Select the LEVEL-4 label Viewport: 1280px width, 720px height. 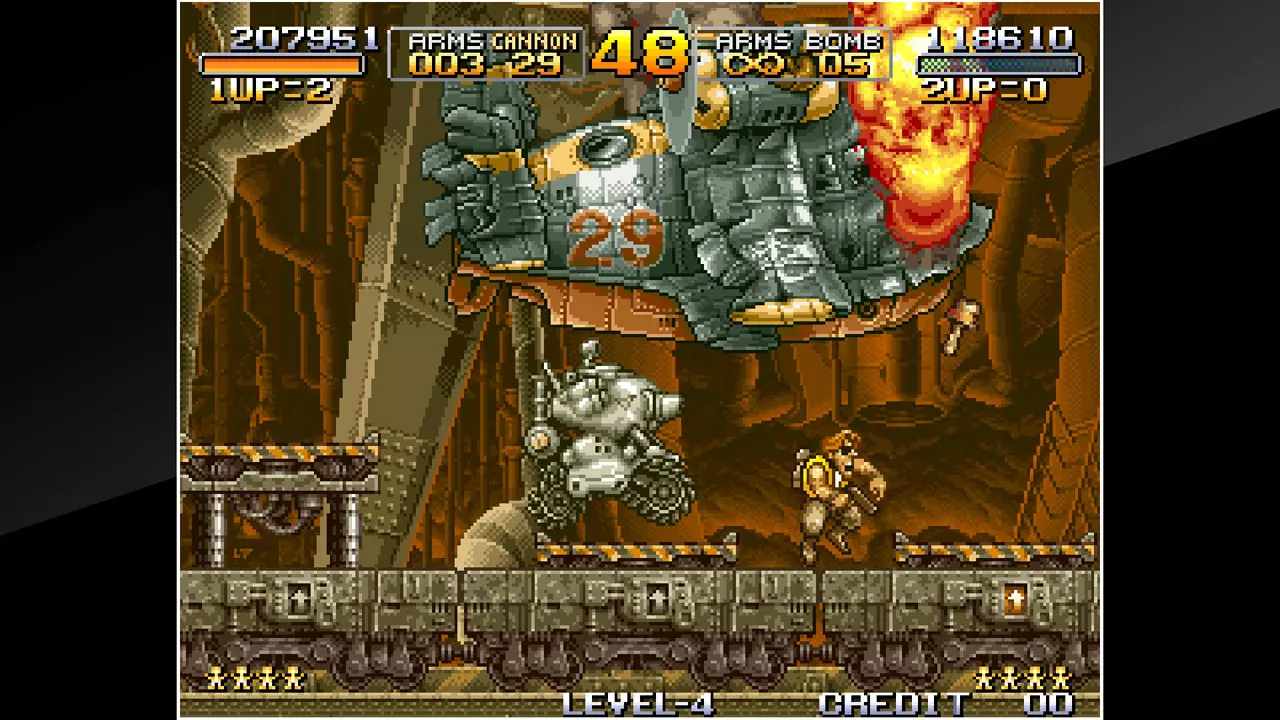pyautogui.click(x=638, y=703)
